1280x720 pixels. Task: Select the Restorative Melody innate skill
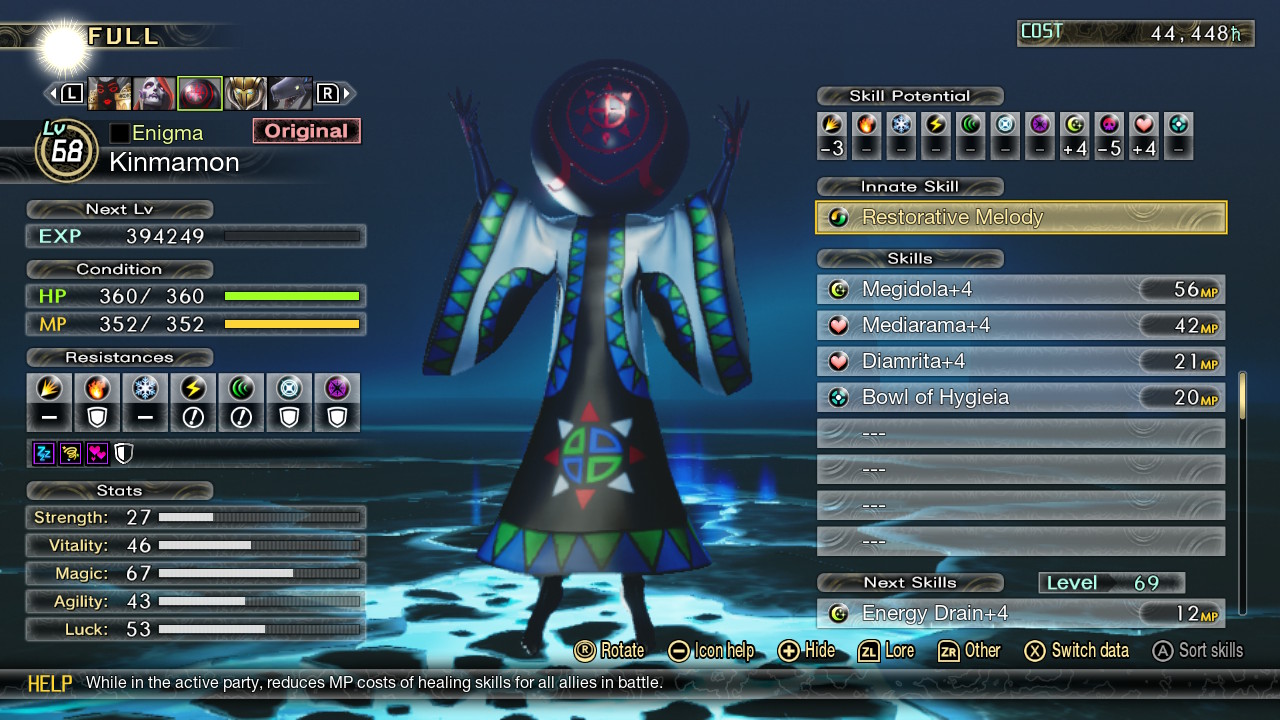(1021, 218)
